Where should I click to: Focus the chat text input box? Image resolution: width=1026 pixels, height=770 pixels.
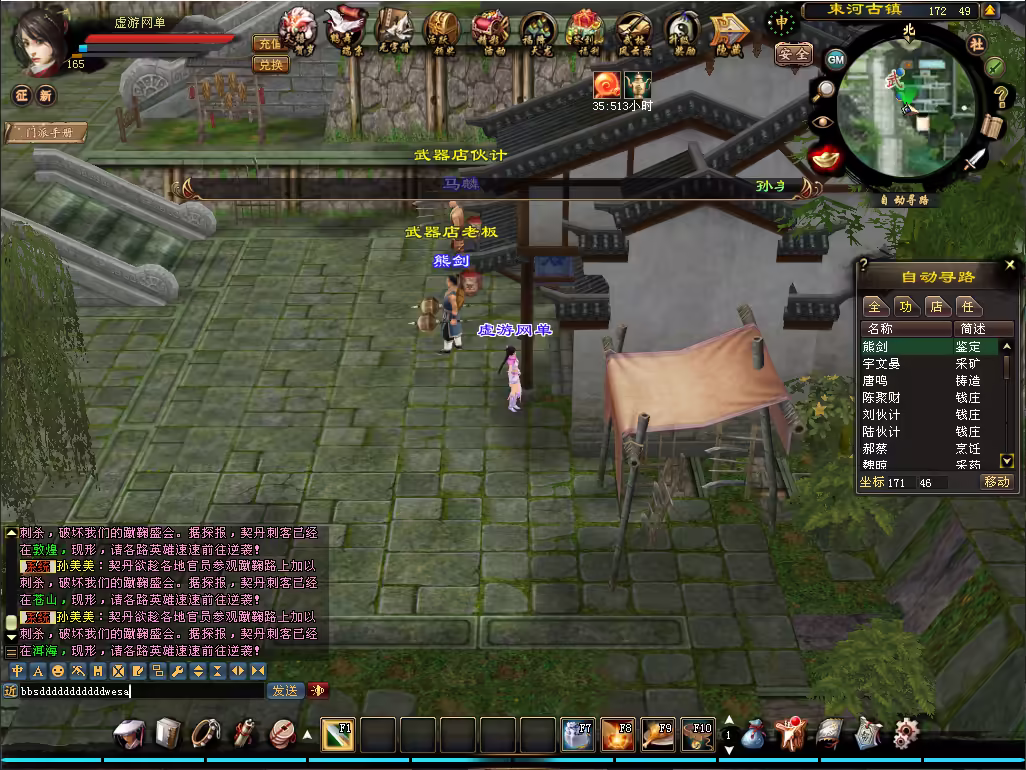(140, 691)
